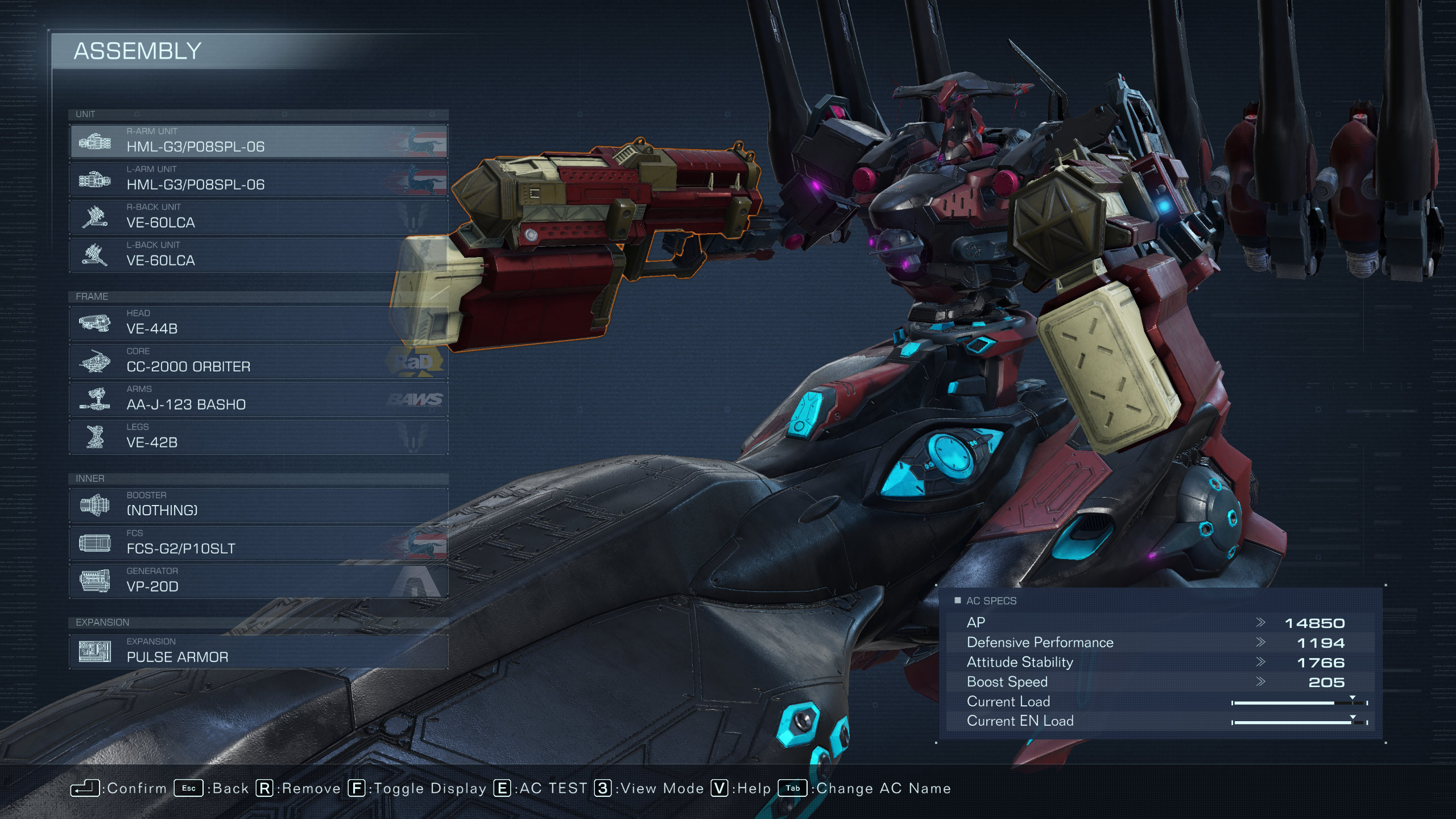Select the LEGS part VE-42B

(259, 437)
